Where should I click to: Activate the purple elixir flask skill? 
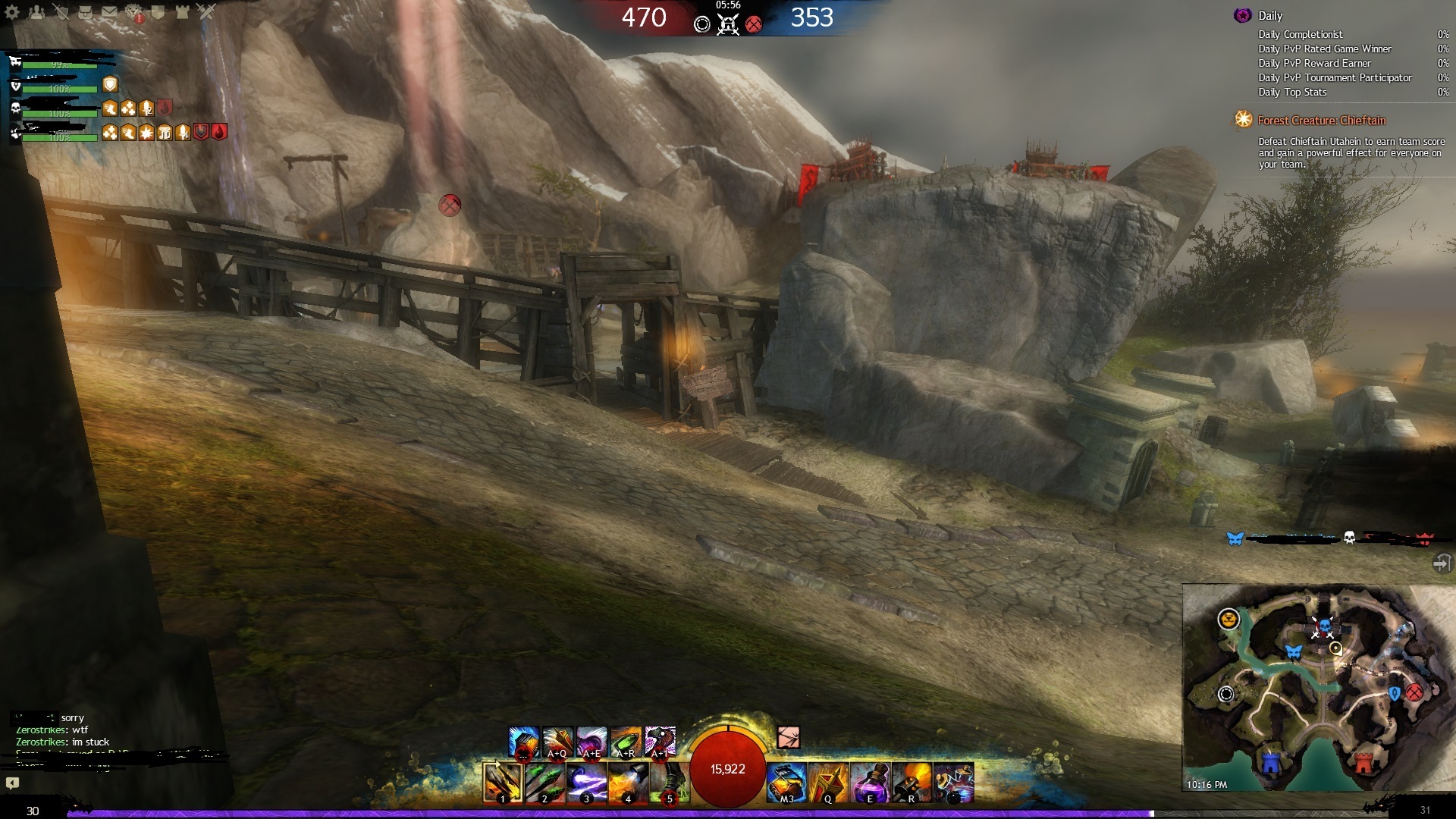870,782
